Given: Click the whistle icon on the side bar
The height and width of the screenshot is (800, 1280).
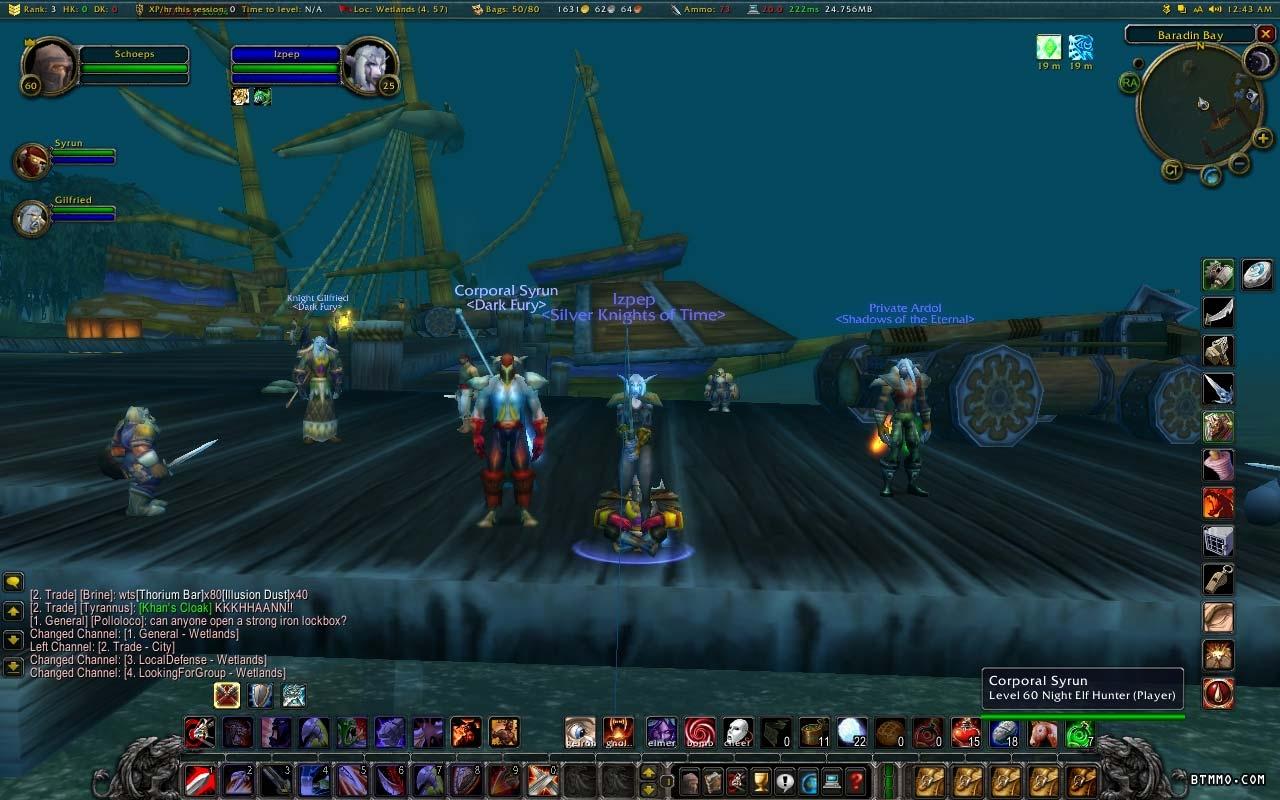Looking at the screenshot, I should 1218,579.
